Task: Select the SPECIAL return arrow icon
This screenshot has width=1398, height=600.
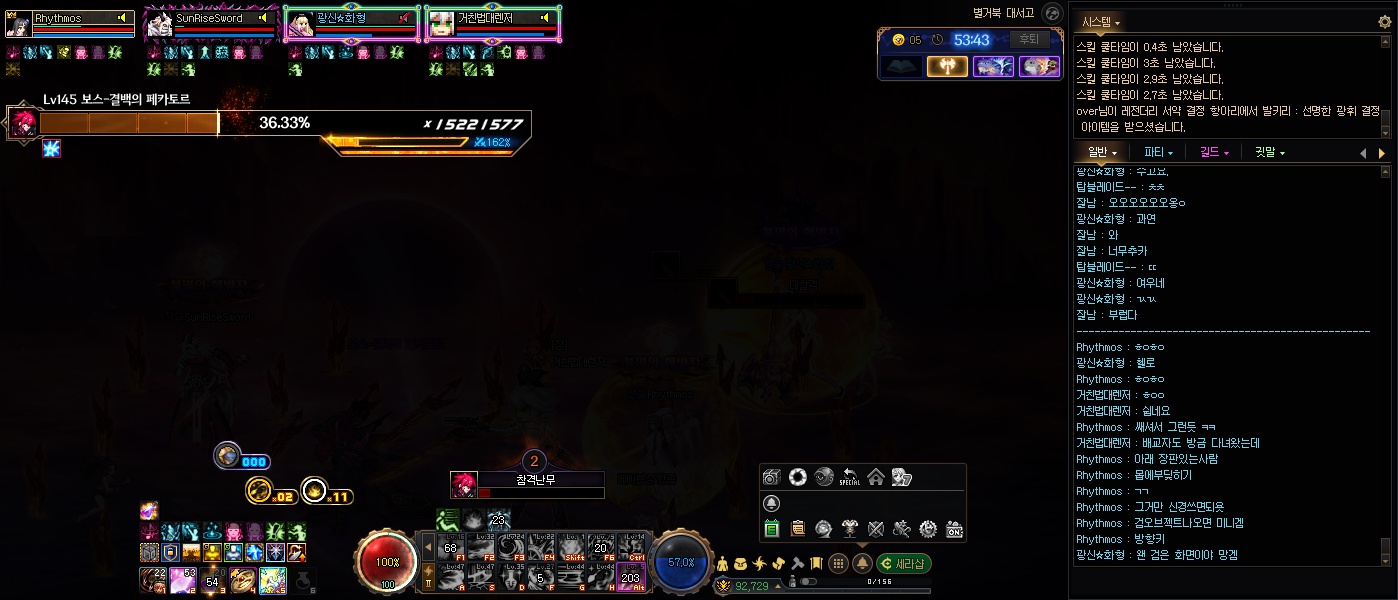Action: point(849,476)
